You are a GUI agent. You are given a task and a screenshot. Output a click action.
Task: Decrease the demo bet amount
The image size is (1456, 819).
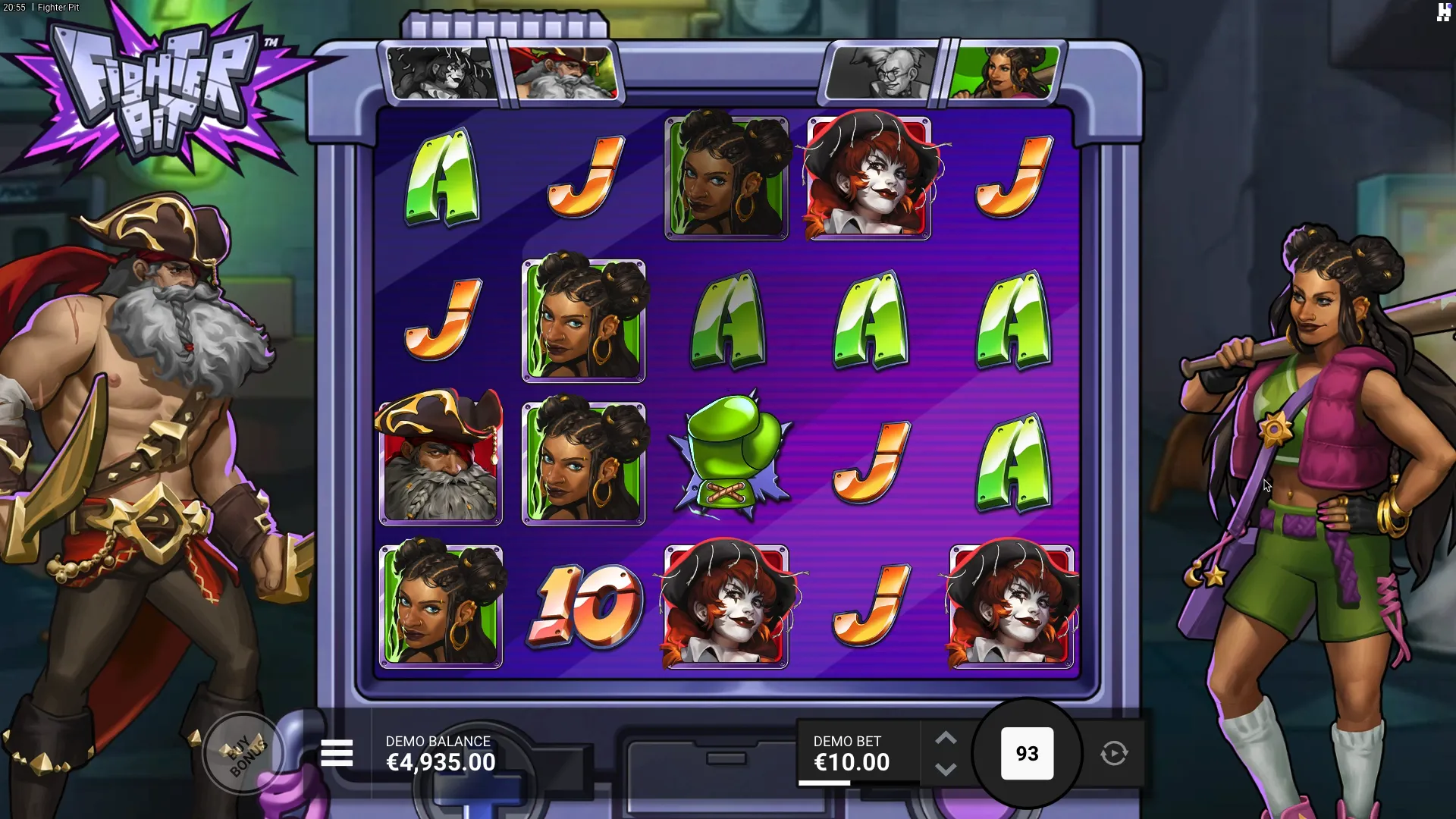(946, 769)
